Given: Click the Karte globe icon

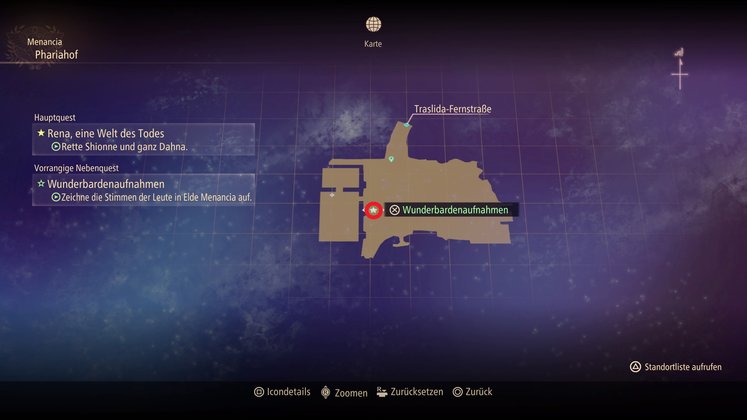Looking at the screenshot, I should [x=373, y=24].
